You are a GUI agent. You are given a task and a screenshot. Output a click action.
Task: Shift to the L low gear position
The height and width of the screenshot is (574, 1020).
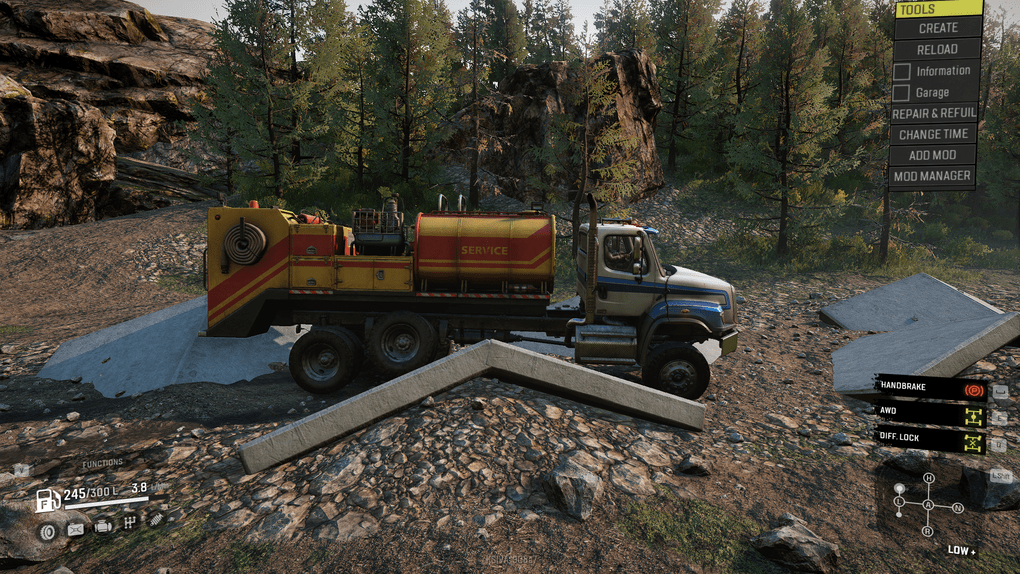pyautogui.click(x=899, y=501)
